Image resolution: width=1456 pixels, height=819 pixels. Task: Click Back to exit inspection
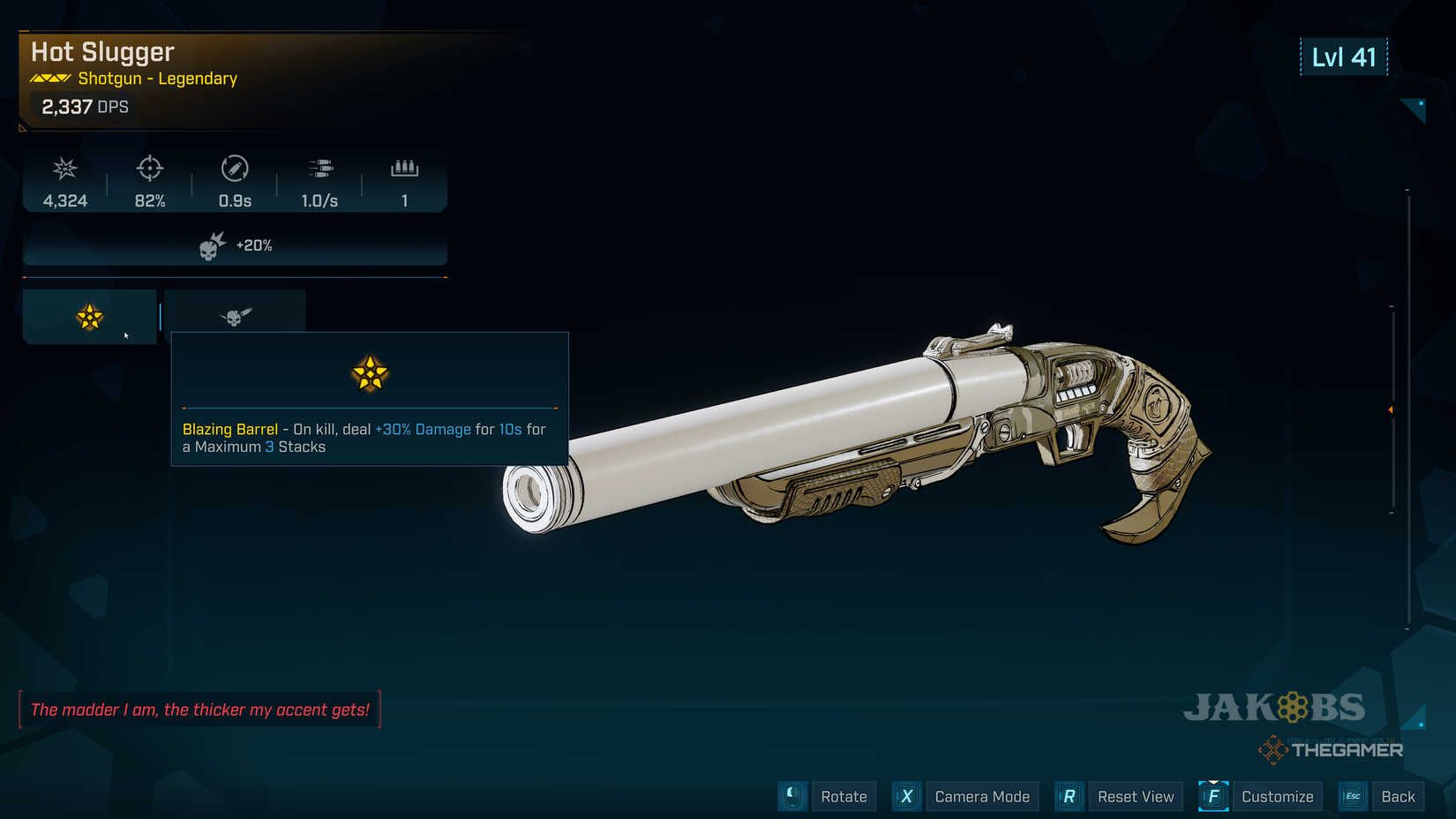[1398, 796]
